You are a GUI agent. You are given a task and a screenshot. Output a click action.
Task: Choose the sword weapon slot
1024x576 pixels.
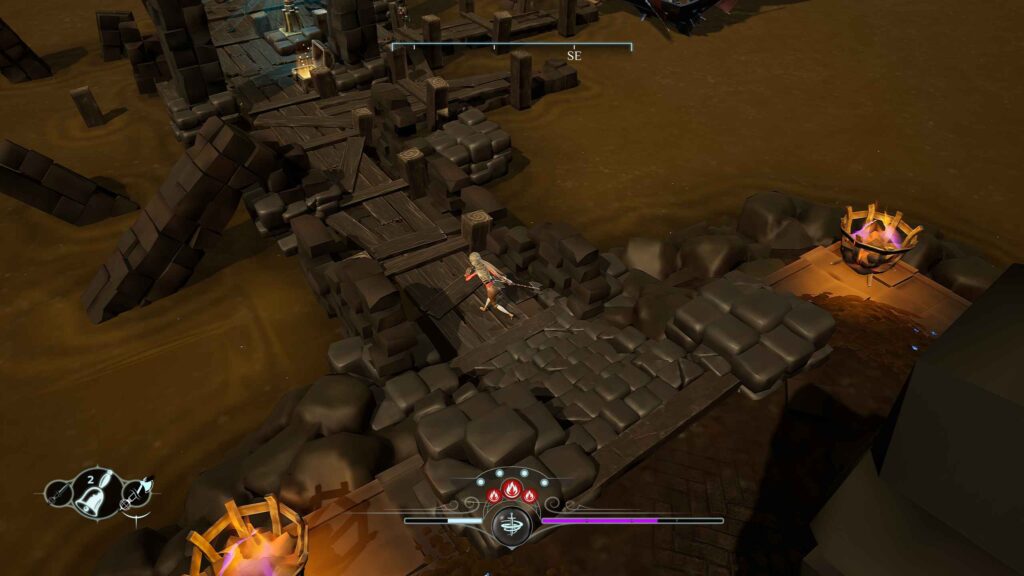pyautogui.click(x=59, y=492)
